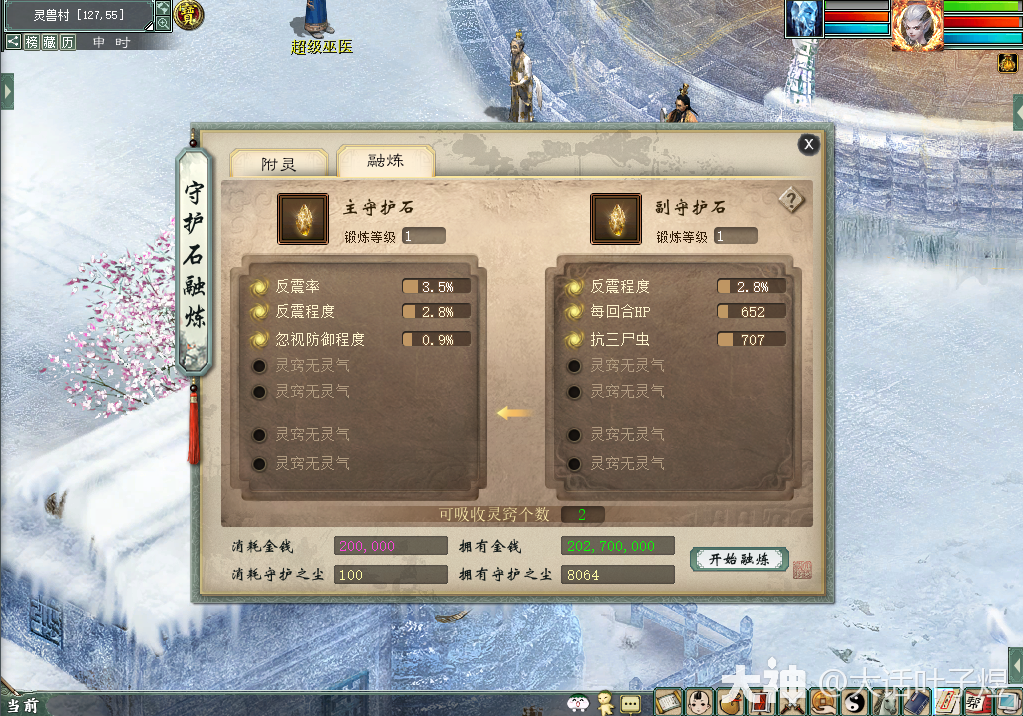
Task: Click the ice pet portrait
Action: coord(804,19)
